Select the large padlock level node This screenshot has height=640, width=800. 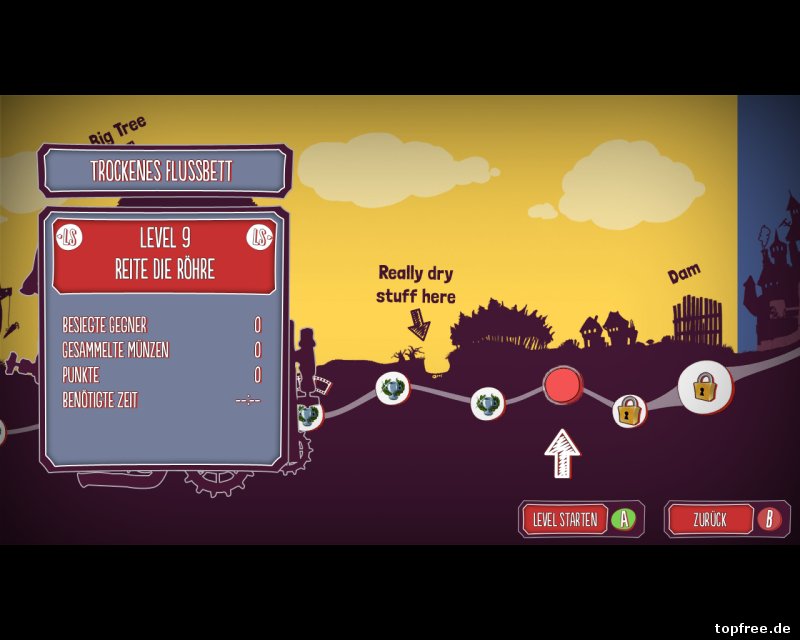(x=705, y=386)
